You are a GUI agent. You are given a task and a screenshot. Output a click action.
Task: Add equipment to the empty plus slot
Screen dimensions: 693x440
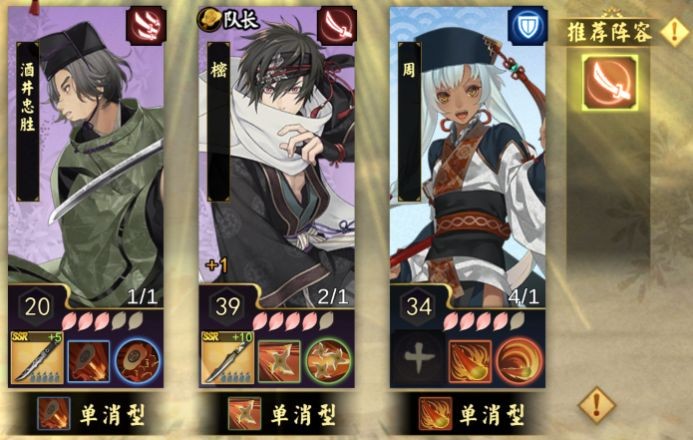[x=418, y=358]
